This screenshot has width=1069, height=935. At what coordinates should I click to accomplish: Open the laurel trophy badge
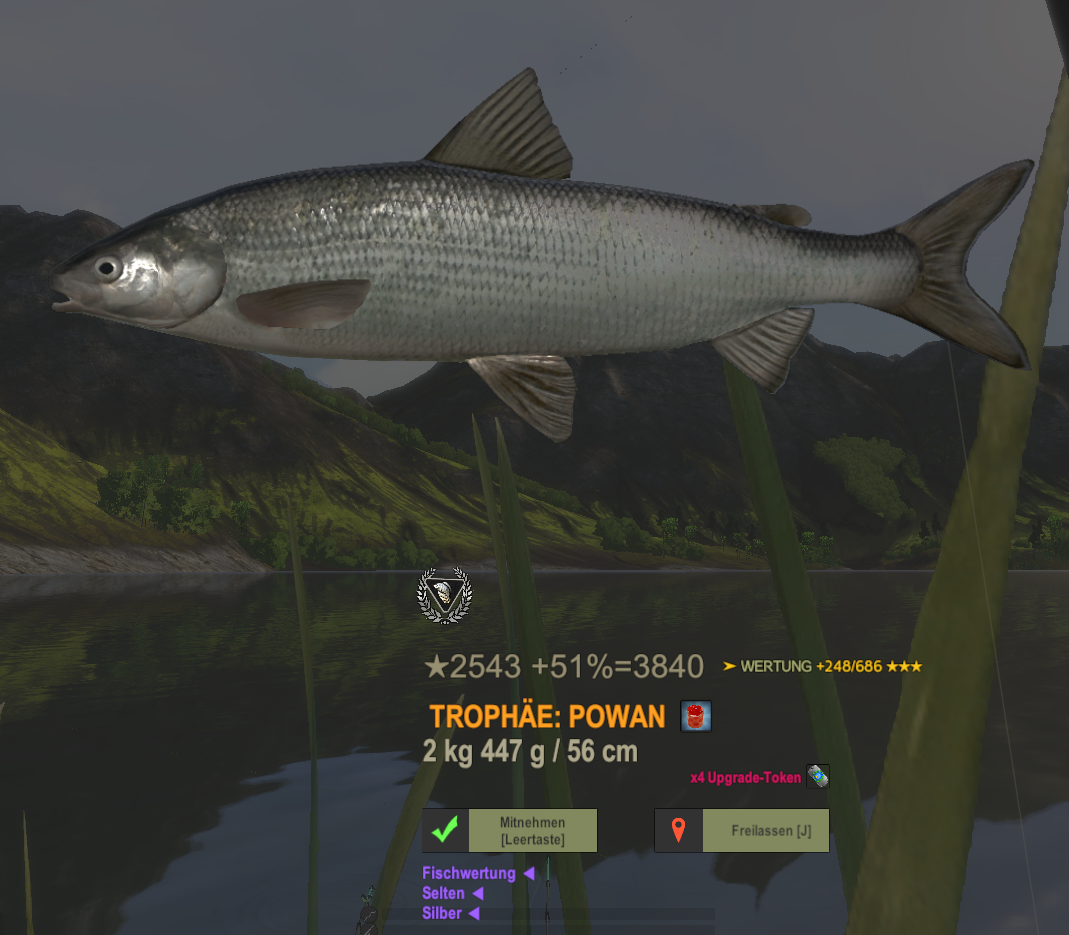coord(444,596)
